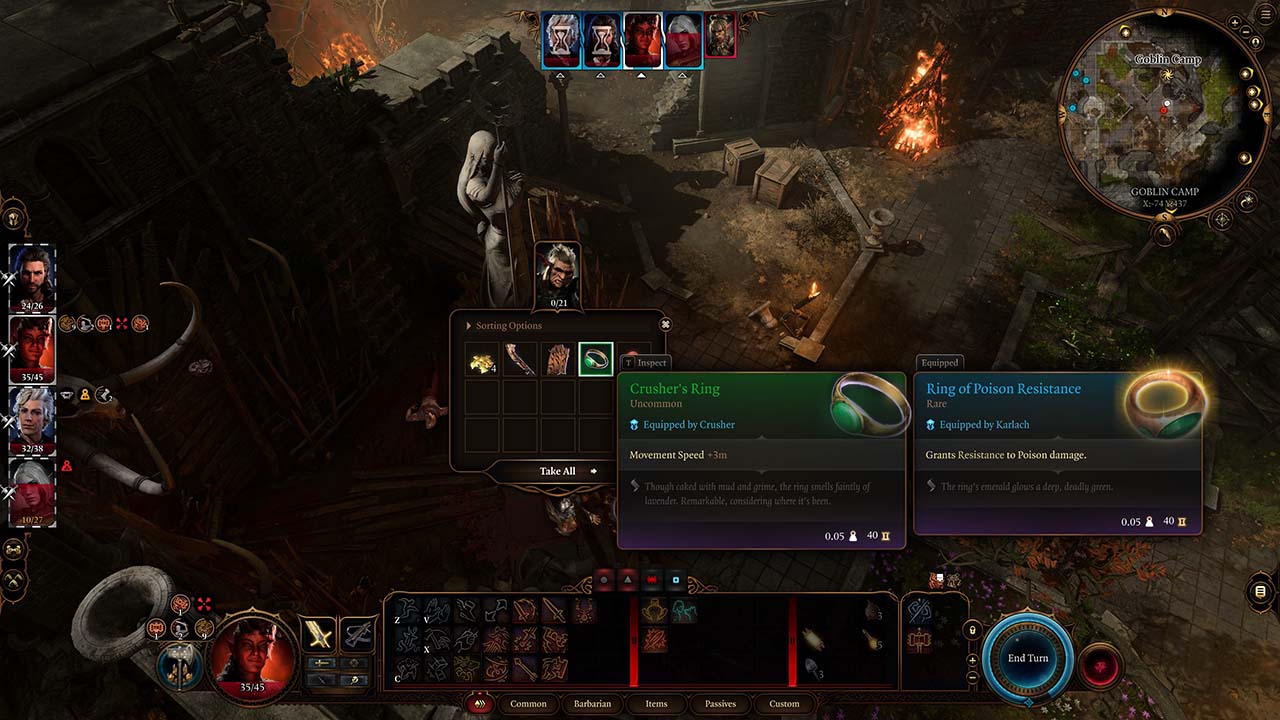The width and height of the screenshot is (1280, 720).
Task: Lock the hotbar using the padlock icon
Action: click(x=972, y=630)
